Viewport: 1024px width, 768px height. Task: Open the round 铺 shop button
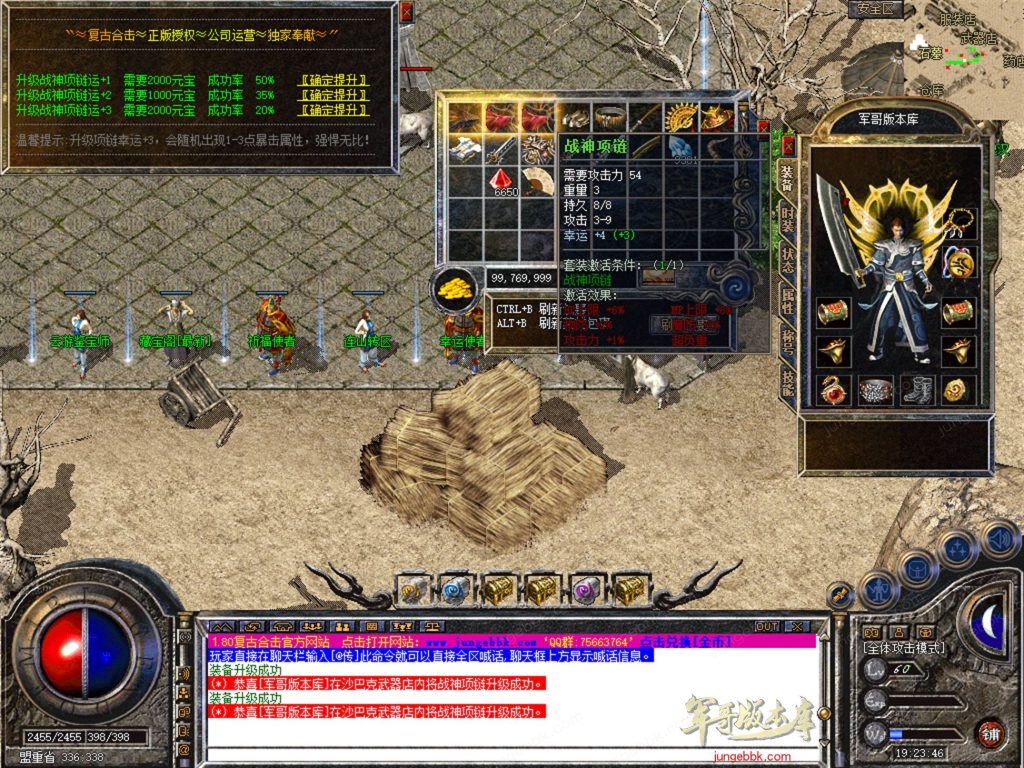(x=990, y=733)
